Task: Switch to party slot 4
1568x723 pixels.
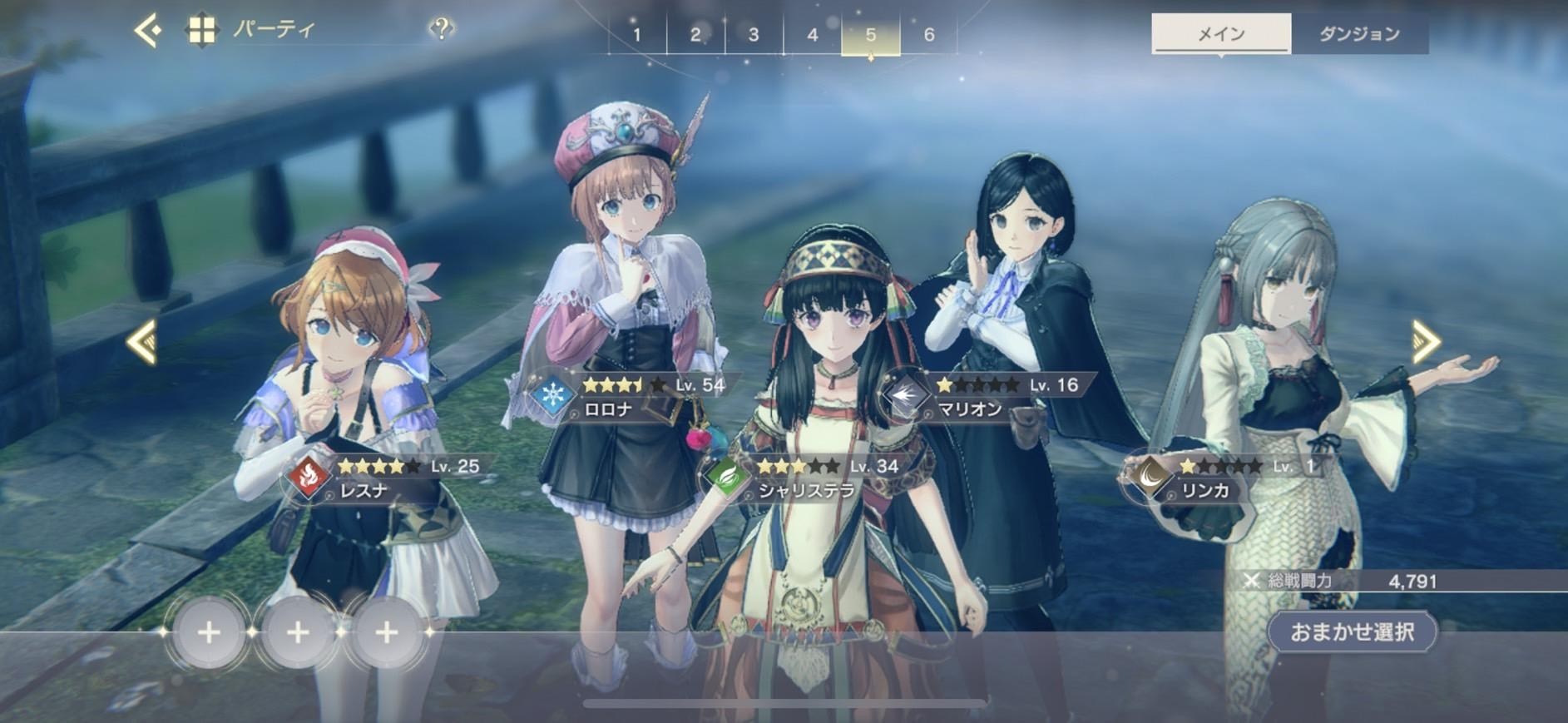Action: pos(812,35)
